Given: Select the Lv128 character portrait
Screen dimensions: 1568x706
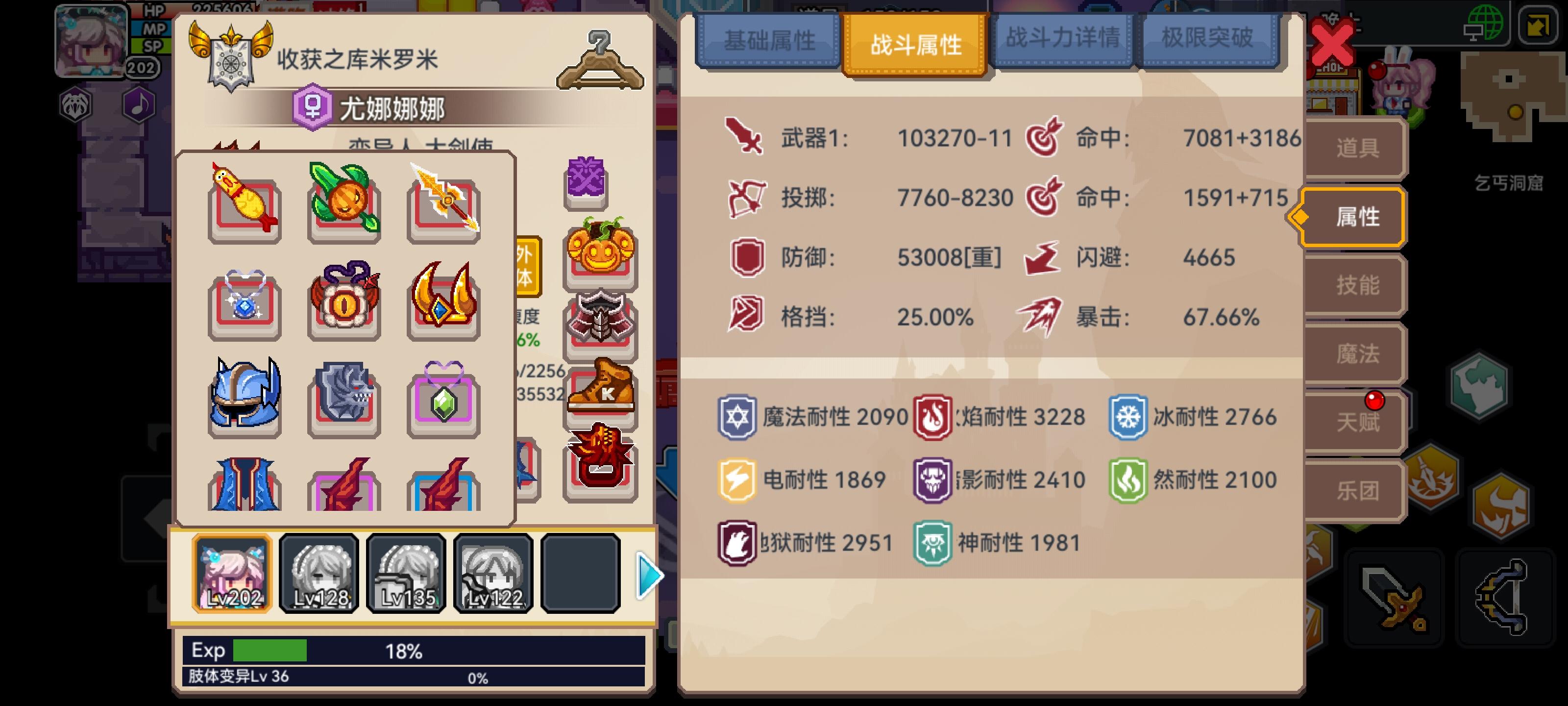Looking at the screenshot, I should pyautogui.click(x=319, y=573).
